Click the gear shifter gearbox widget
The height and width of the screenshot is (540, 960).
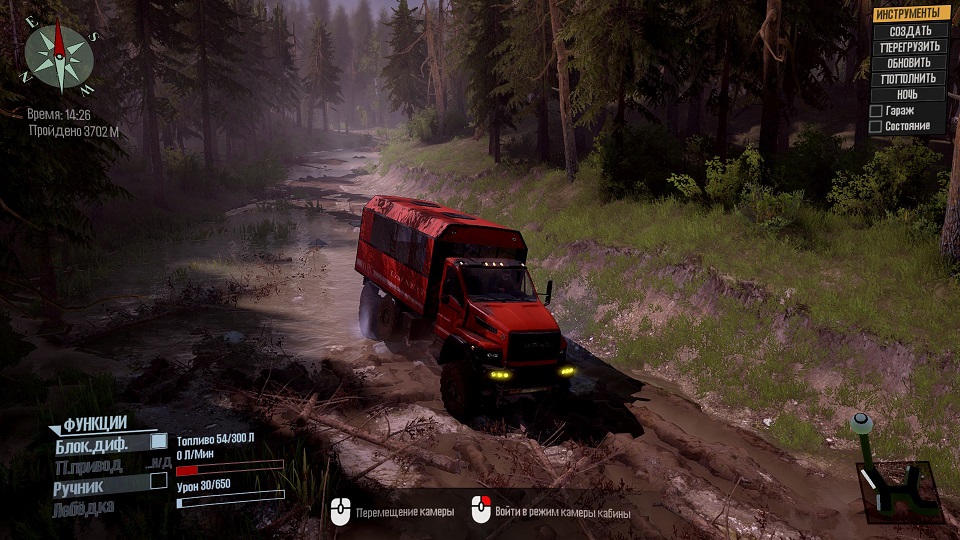tap(898, 480)
